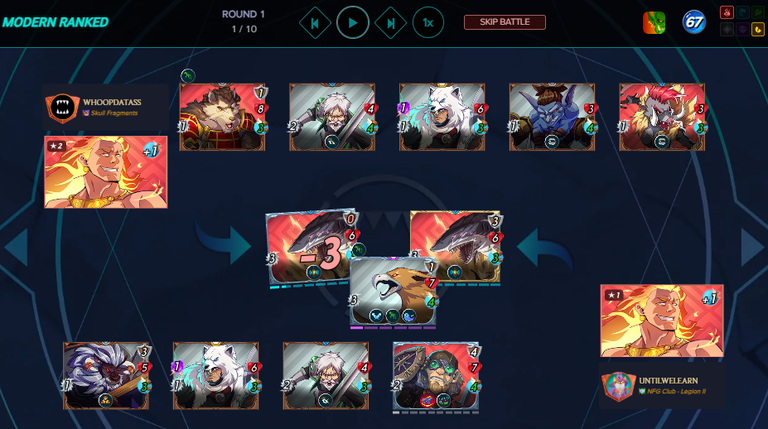The height and width of the screenshot is (429, 768).
Task: Jump to the previous round
Action: [x=315, y=22]
